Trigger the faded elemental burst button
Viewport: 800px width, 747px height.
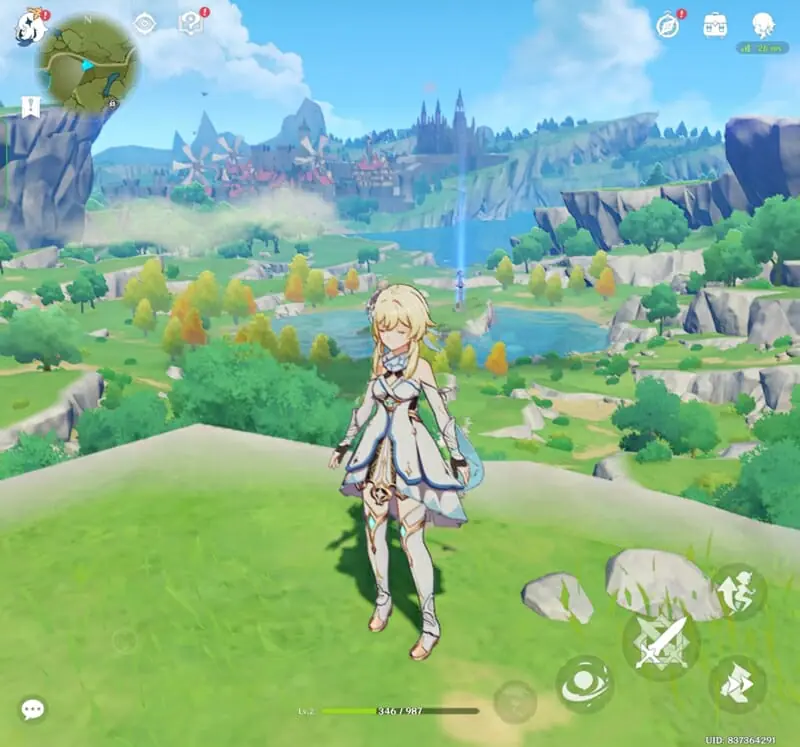[x=515, y=701]
